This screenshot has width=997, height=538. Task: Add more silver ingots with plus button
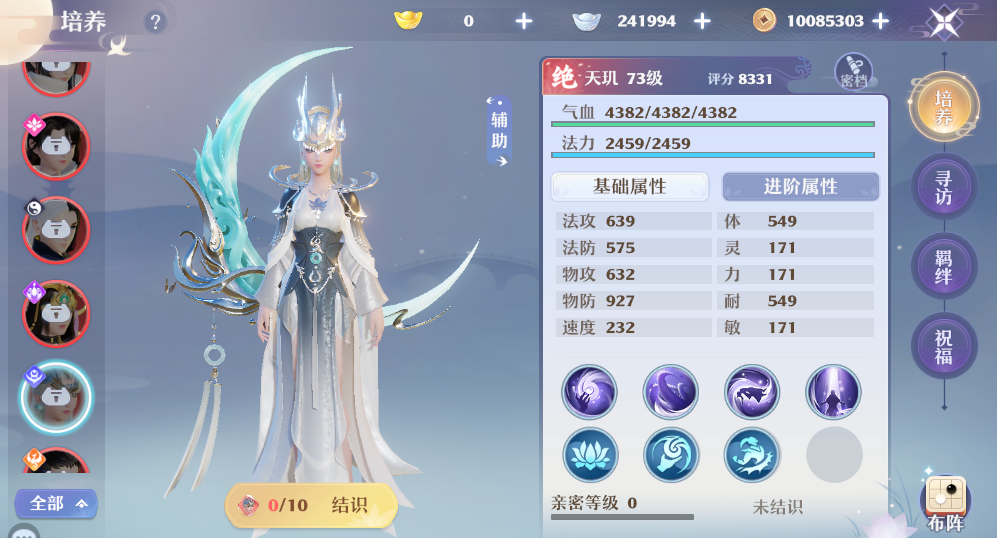702,21
